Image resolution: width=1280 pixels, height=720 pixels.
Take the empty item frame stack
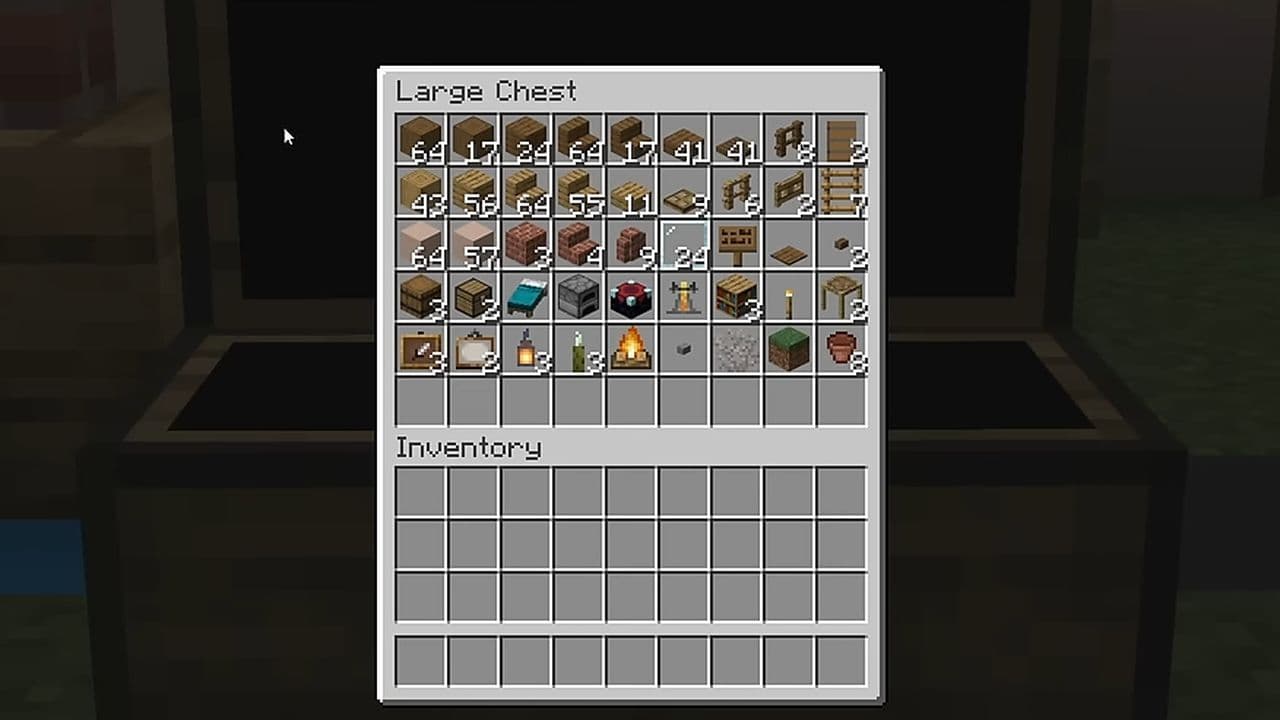pos(473,349)
